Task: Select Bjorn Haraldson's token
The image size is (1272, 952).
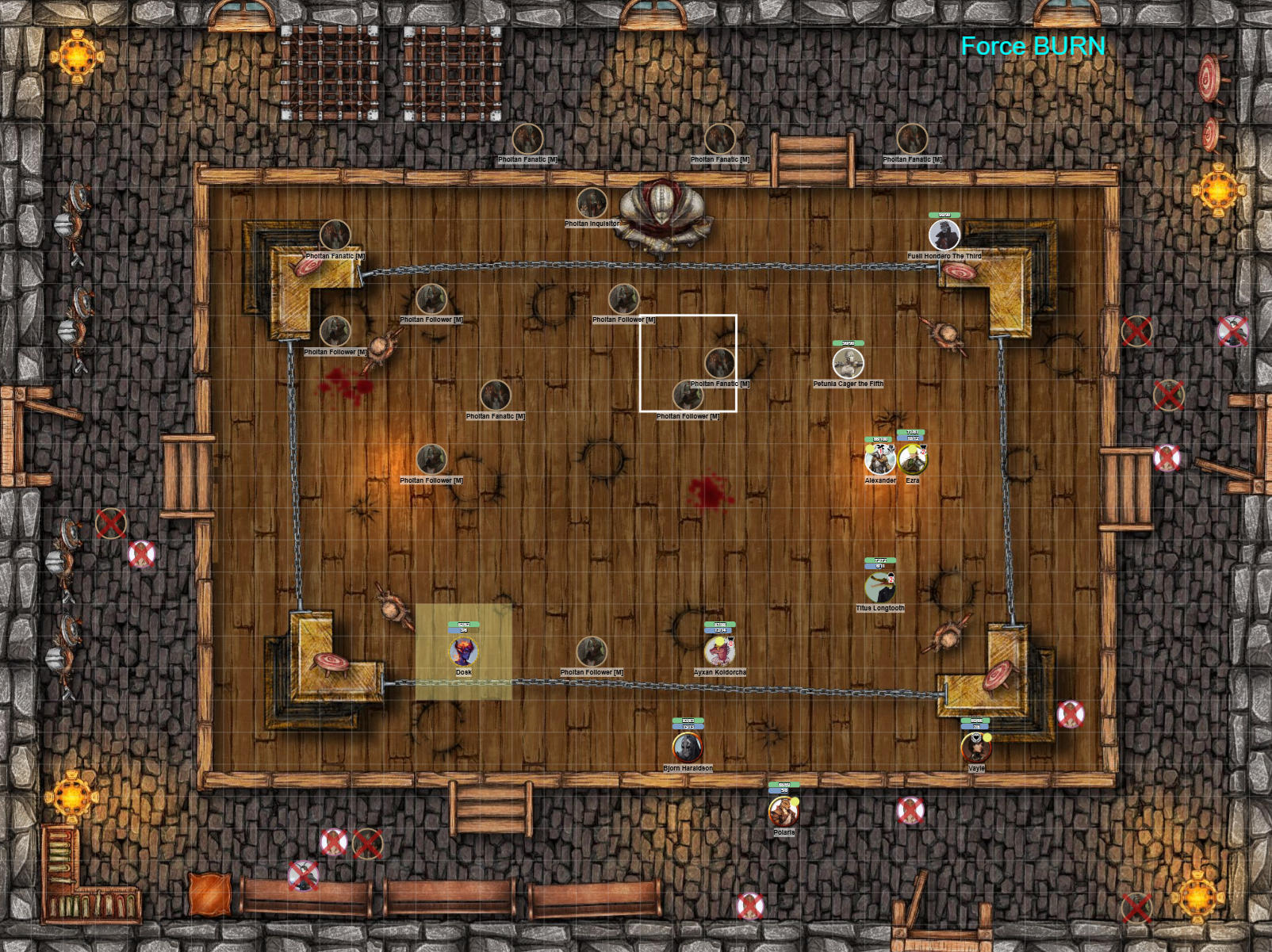Action: pyautogui.click(x=687, y=747)
